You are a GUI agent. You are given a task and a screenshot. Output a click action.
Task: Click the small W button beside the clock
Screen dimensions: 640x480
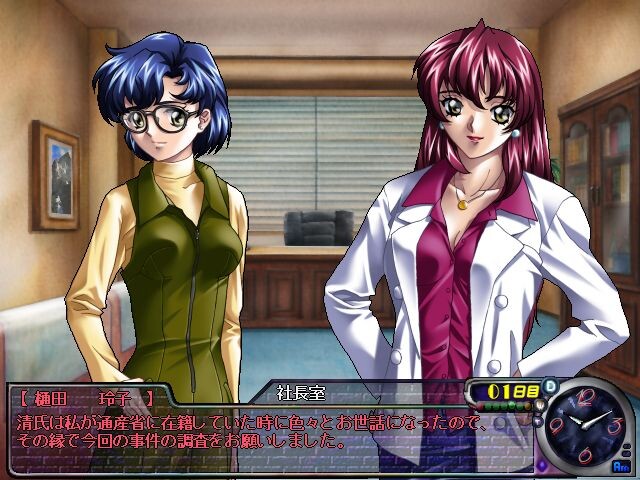click(540, 405)
